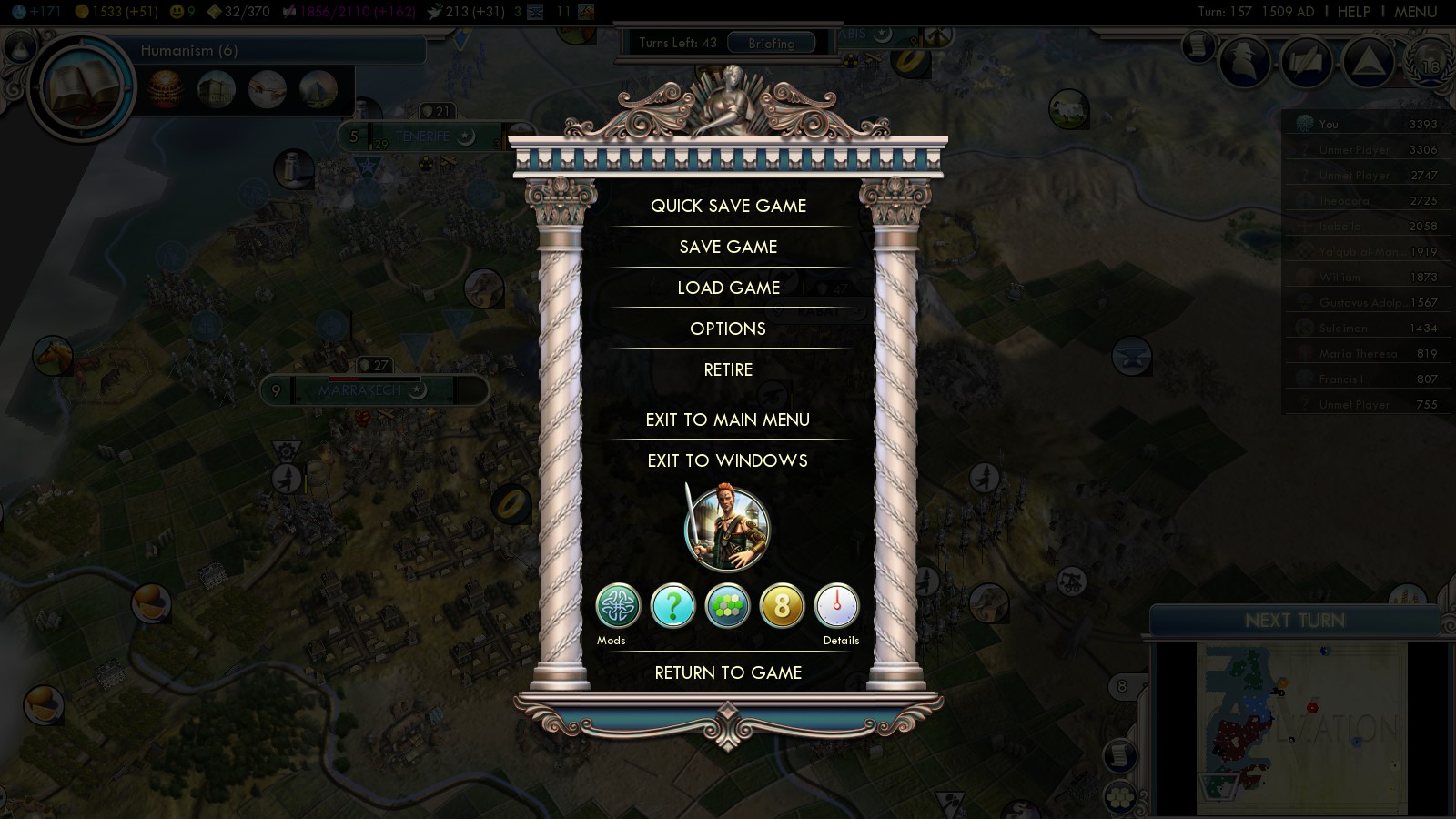Open the Briefing panel
Viewport: 1456px width, 819px height.
click(771, 43)
